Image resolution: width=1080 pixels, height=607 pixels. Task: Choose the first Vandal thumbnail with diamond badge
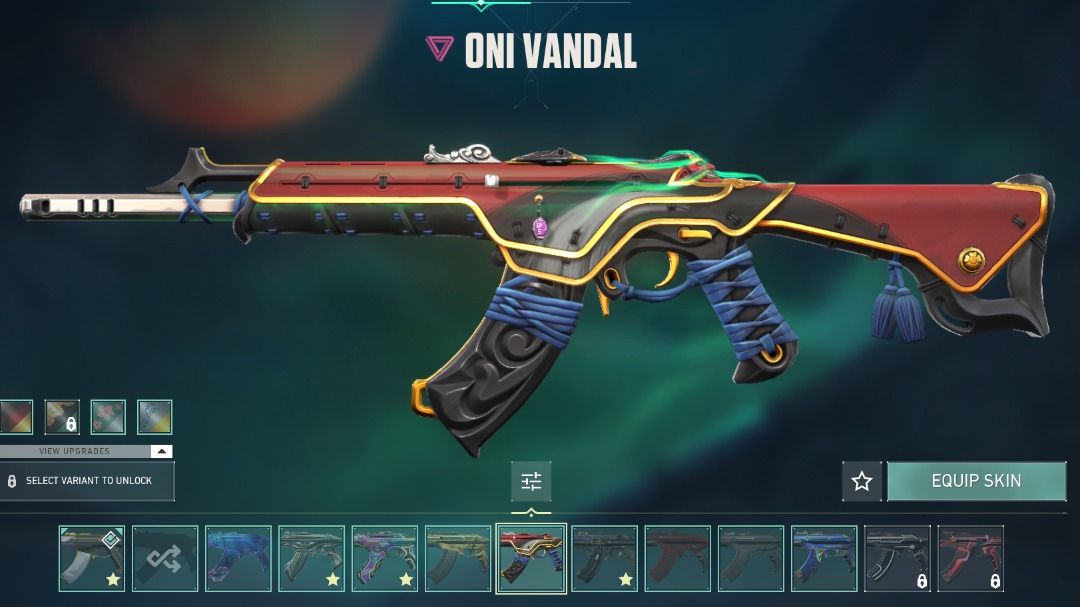point(92,559)
